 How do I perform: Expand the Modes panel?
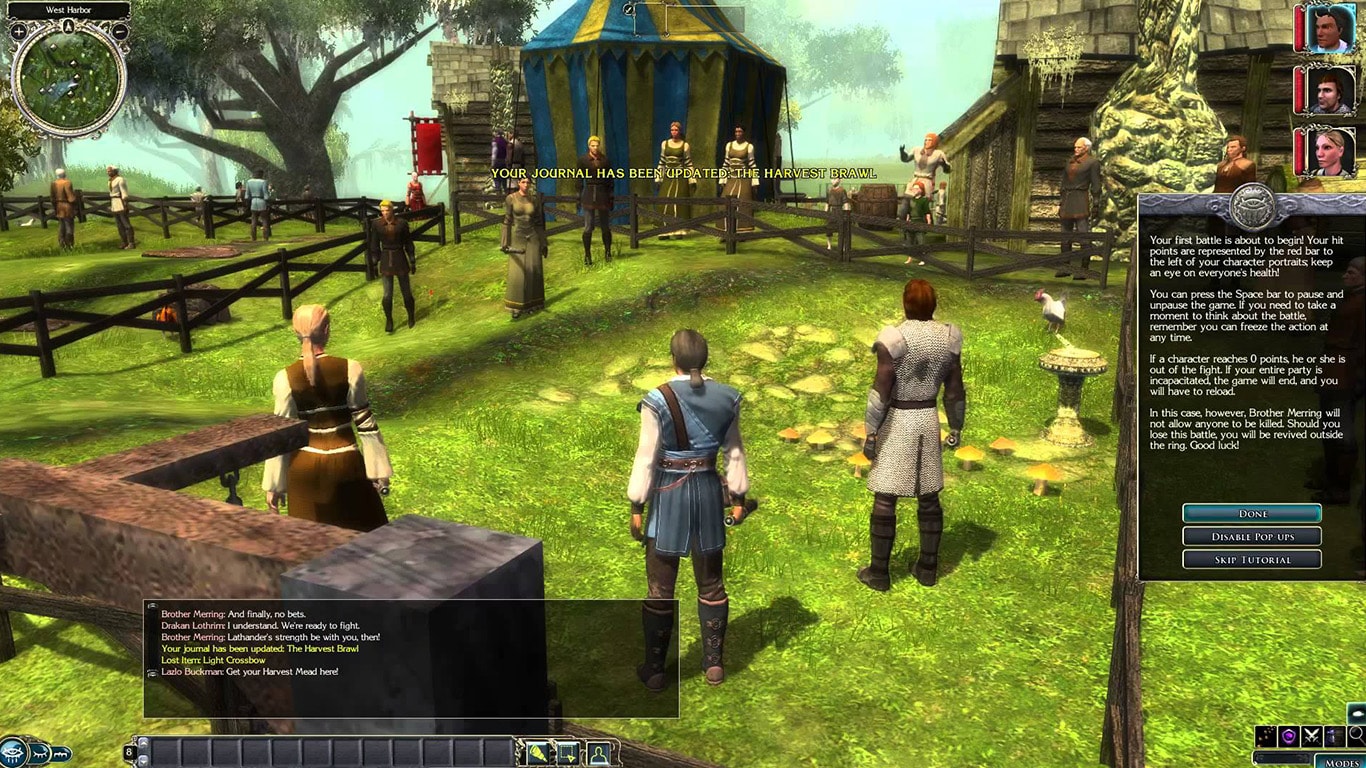tap(1342, 762)
